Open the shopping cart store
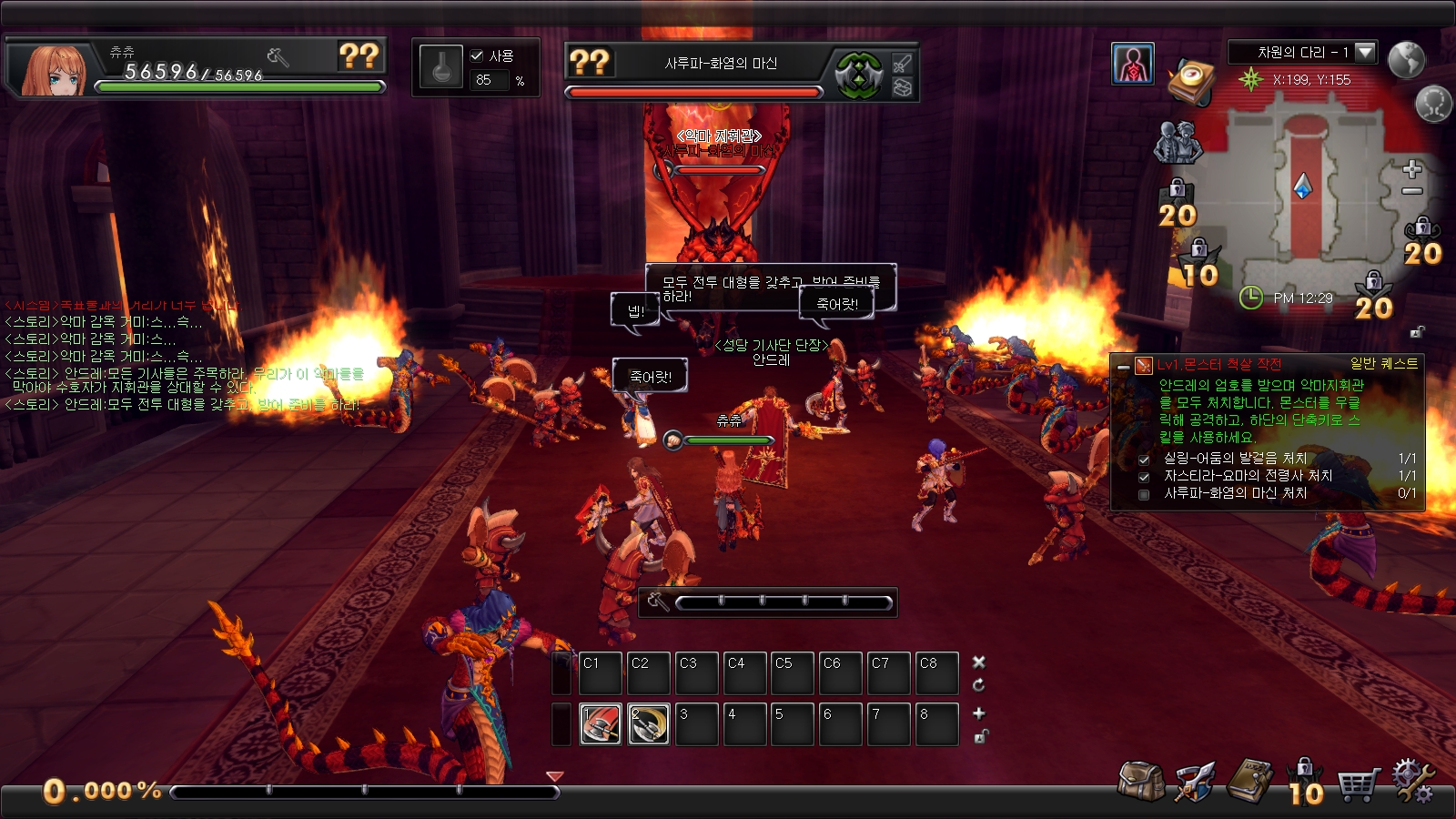Screen dimensions: 1456x819 pos(1358,783)
